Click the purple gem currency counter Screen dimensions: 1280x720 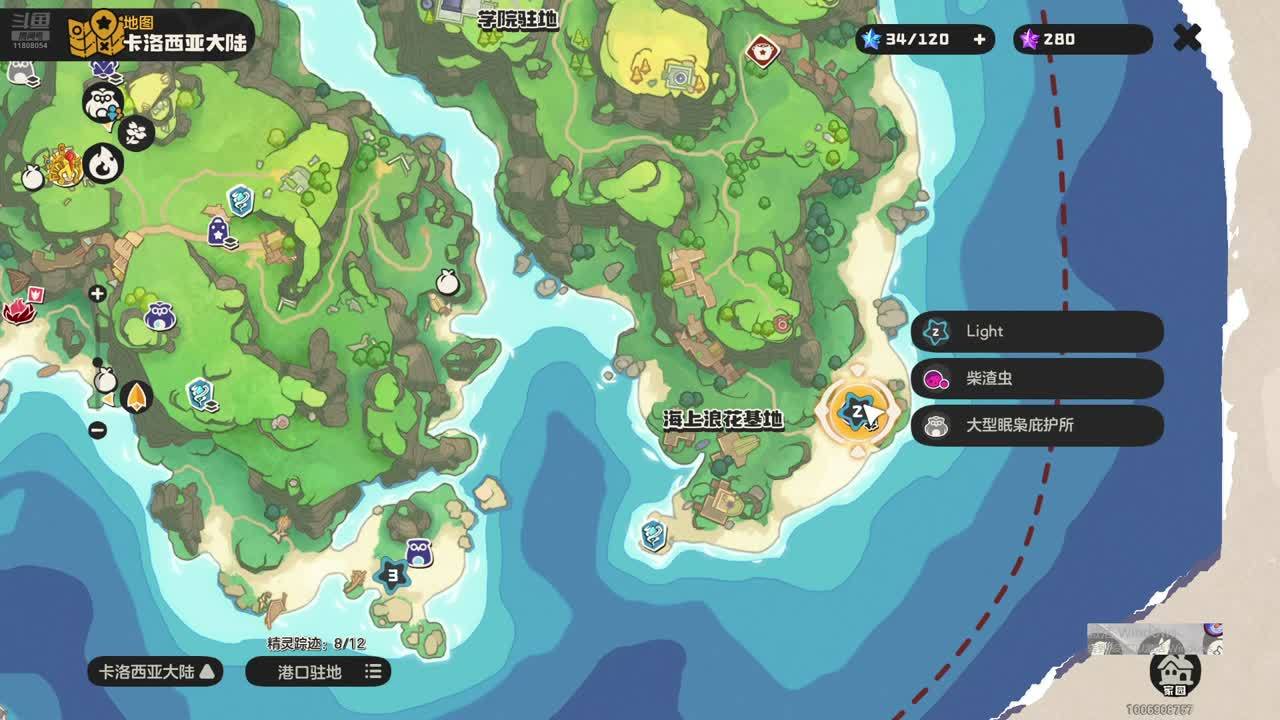click(1082, 39)
